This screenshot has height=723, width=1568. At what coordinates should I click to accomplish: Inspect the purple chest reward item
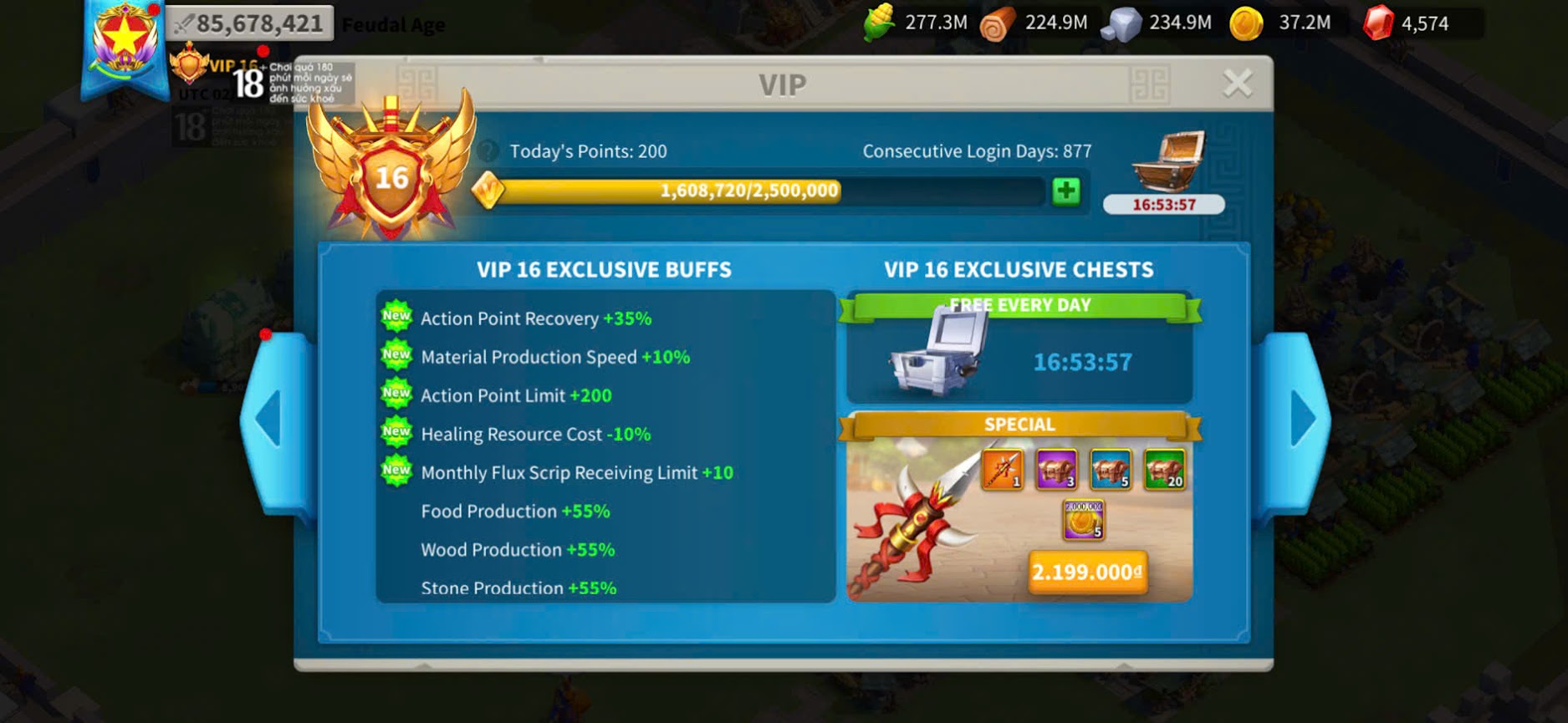click(1056, 469)
